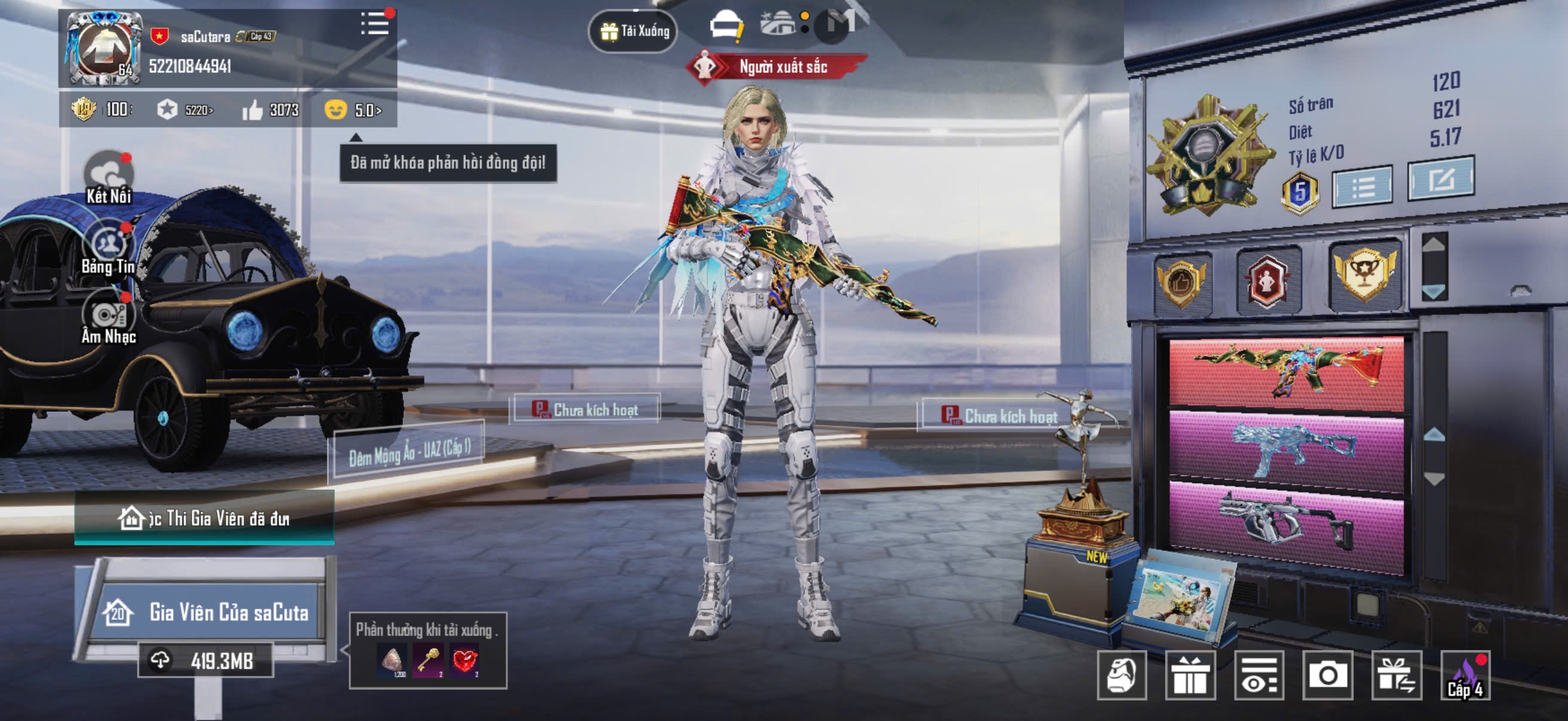Select the icy blue SMG skin thumbnail
Image resolution: width=1568 pixels, height=721 pixels.
(1286, 449)
